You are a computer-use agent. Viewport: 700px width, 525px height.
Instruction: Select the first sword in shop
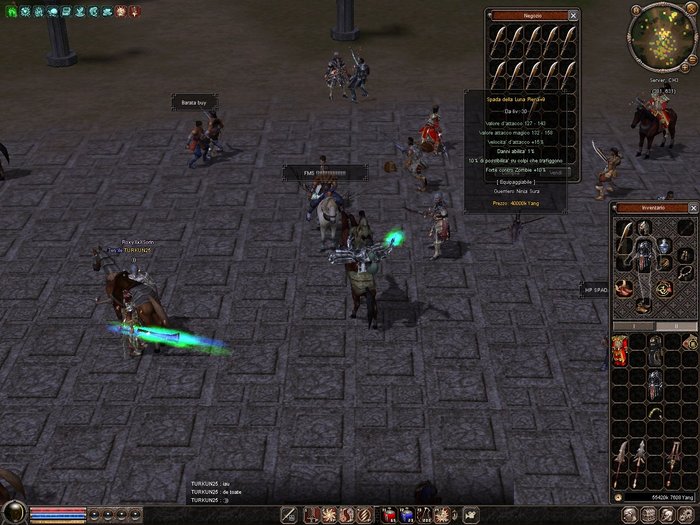coord(499,40)
